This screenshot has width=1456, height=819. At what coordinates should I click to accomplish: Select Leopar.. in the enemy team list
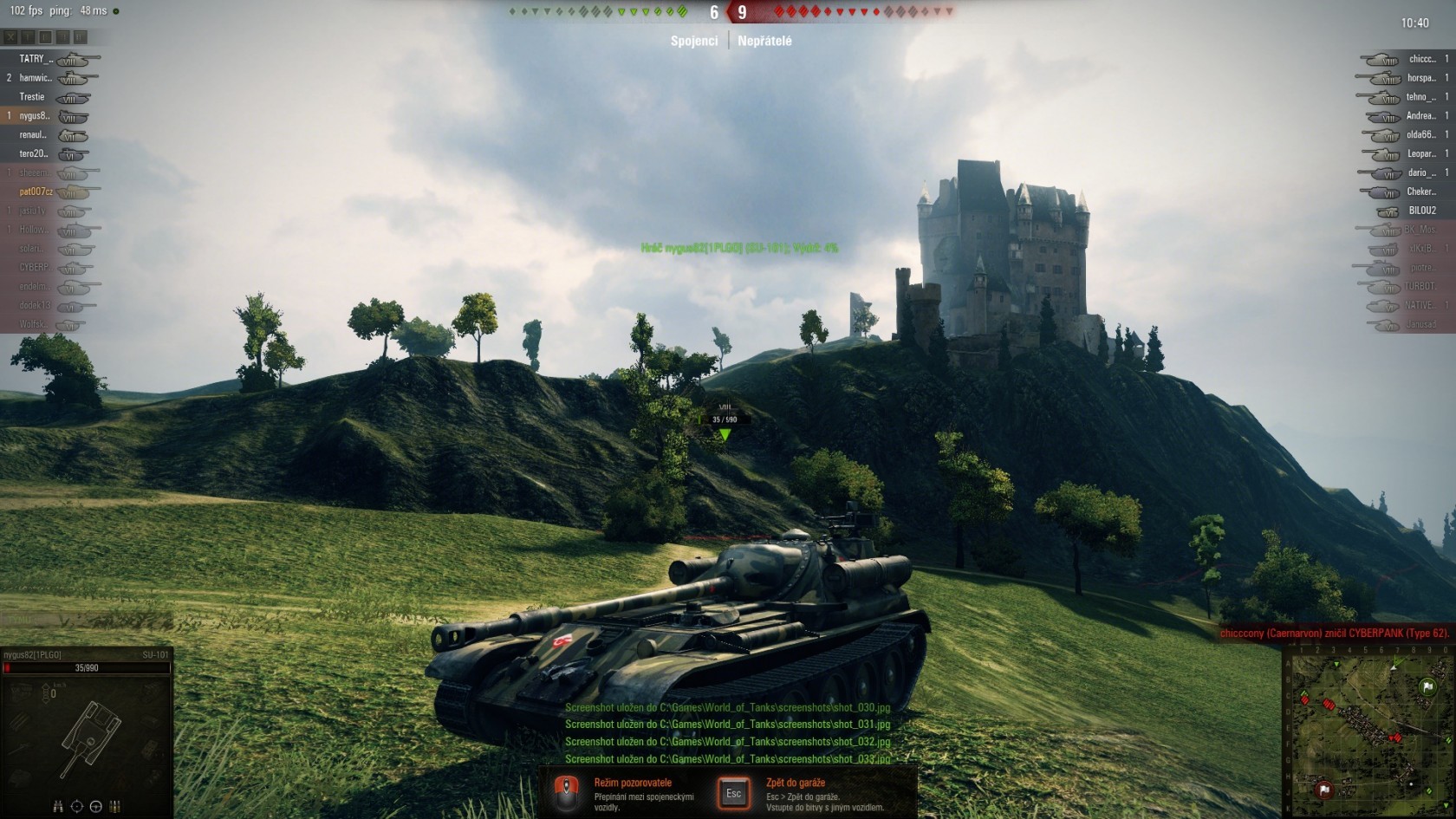pos(1421,153)
